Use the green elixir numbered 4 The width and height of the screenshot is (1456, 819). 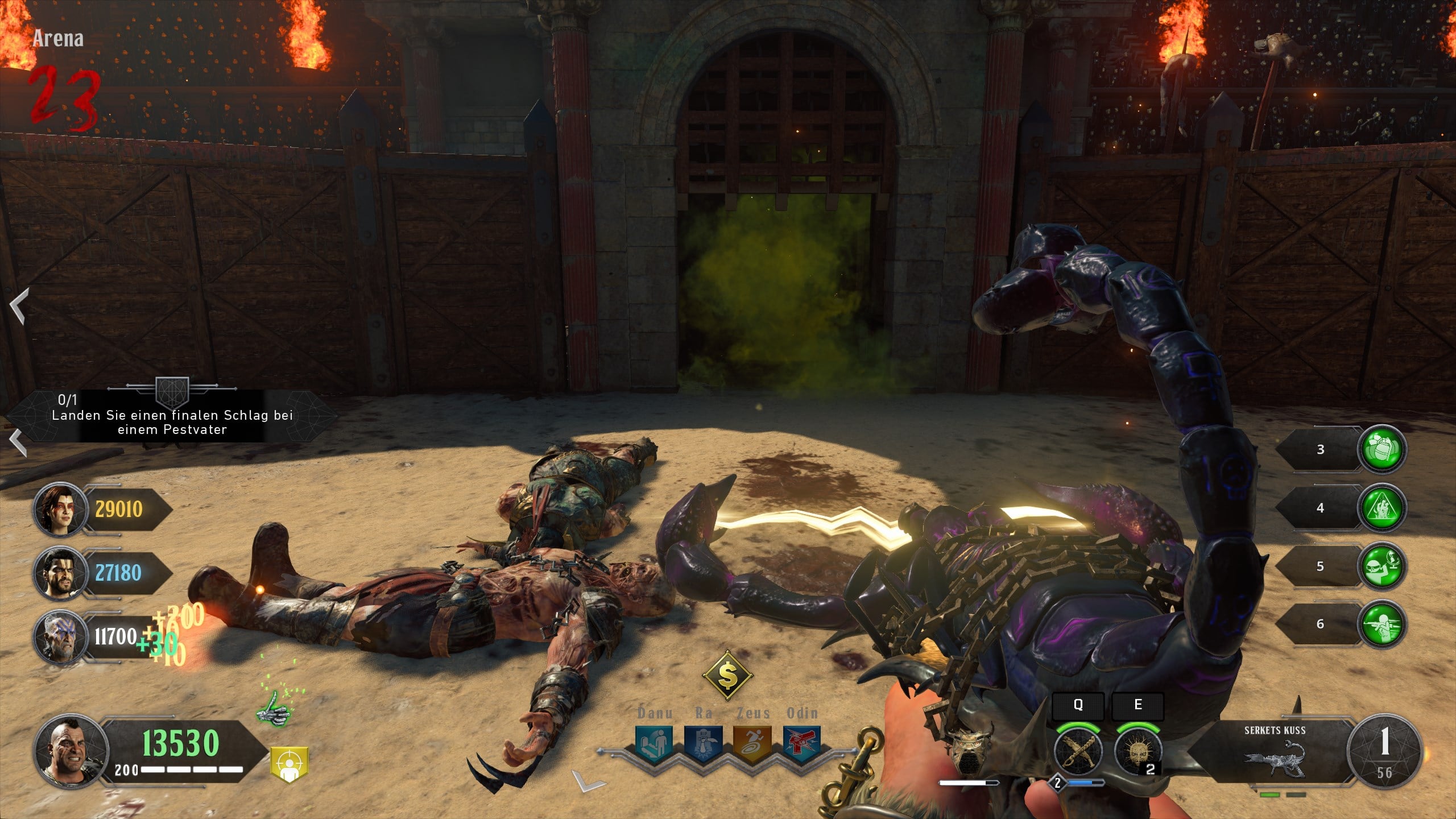1382,508
